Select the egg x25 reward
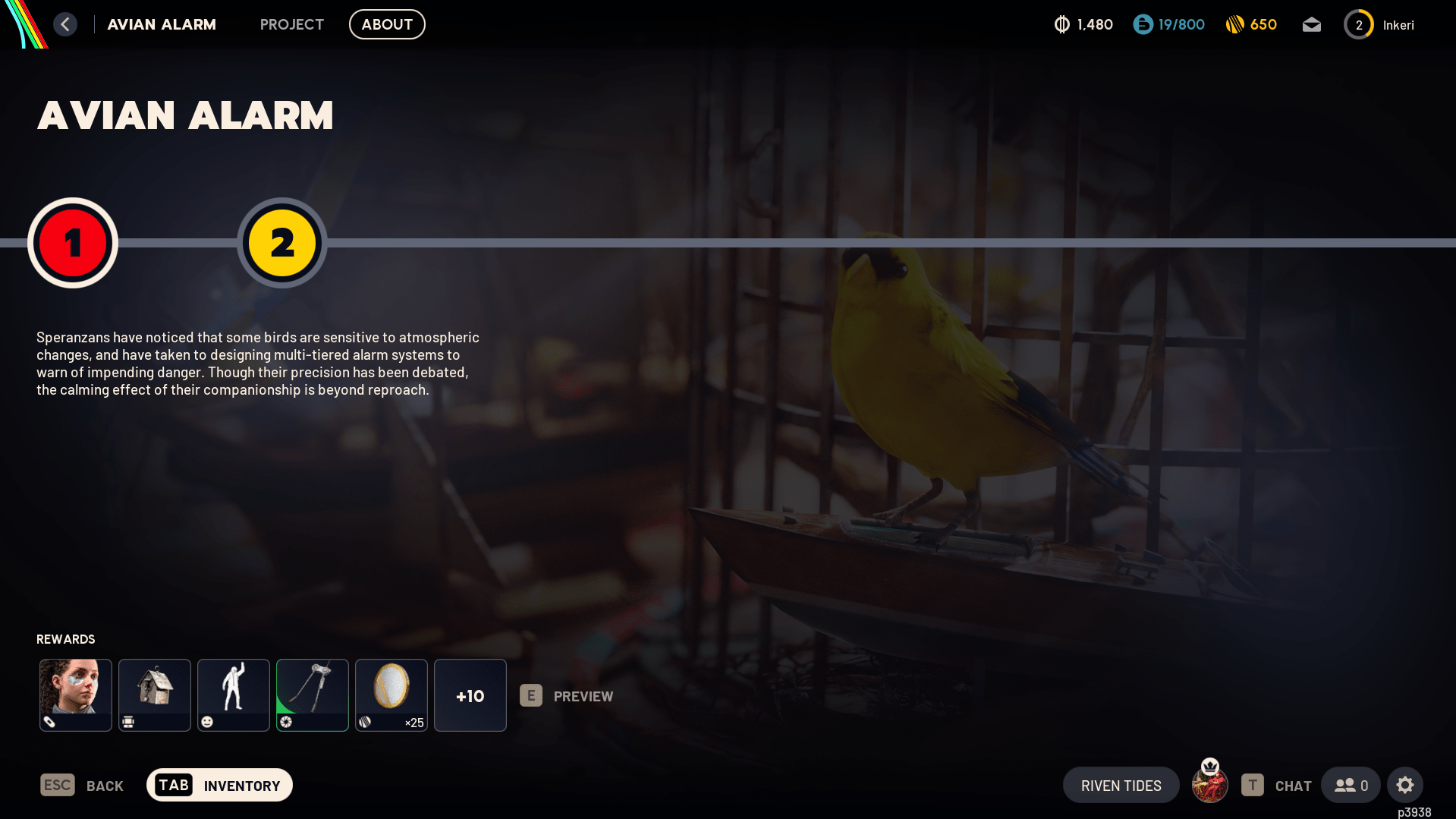 pyautogui.click(x=392, y=695)
